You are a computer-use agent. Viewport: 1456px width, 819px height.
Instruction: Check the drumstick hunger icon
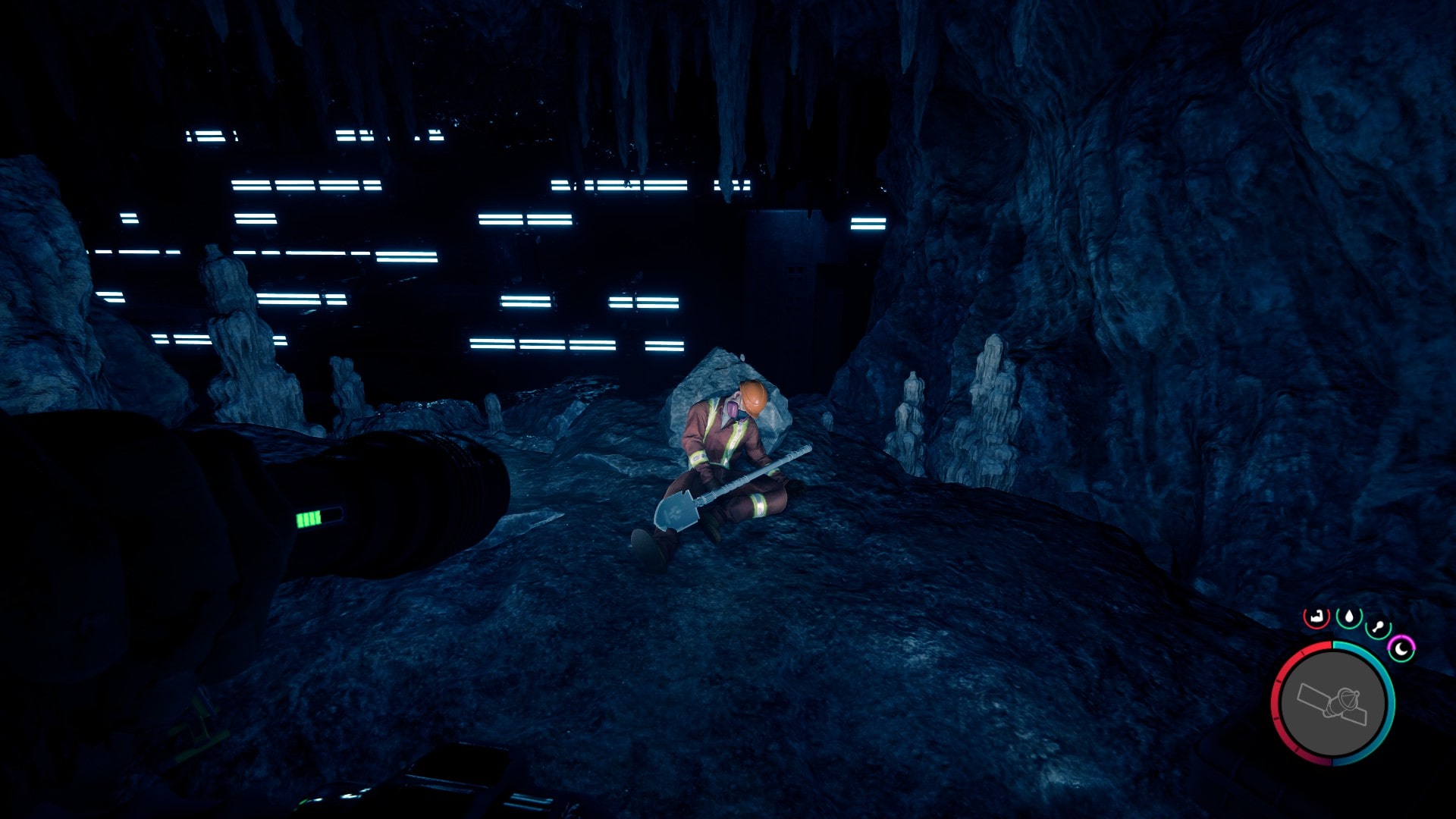[1378, 629]
